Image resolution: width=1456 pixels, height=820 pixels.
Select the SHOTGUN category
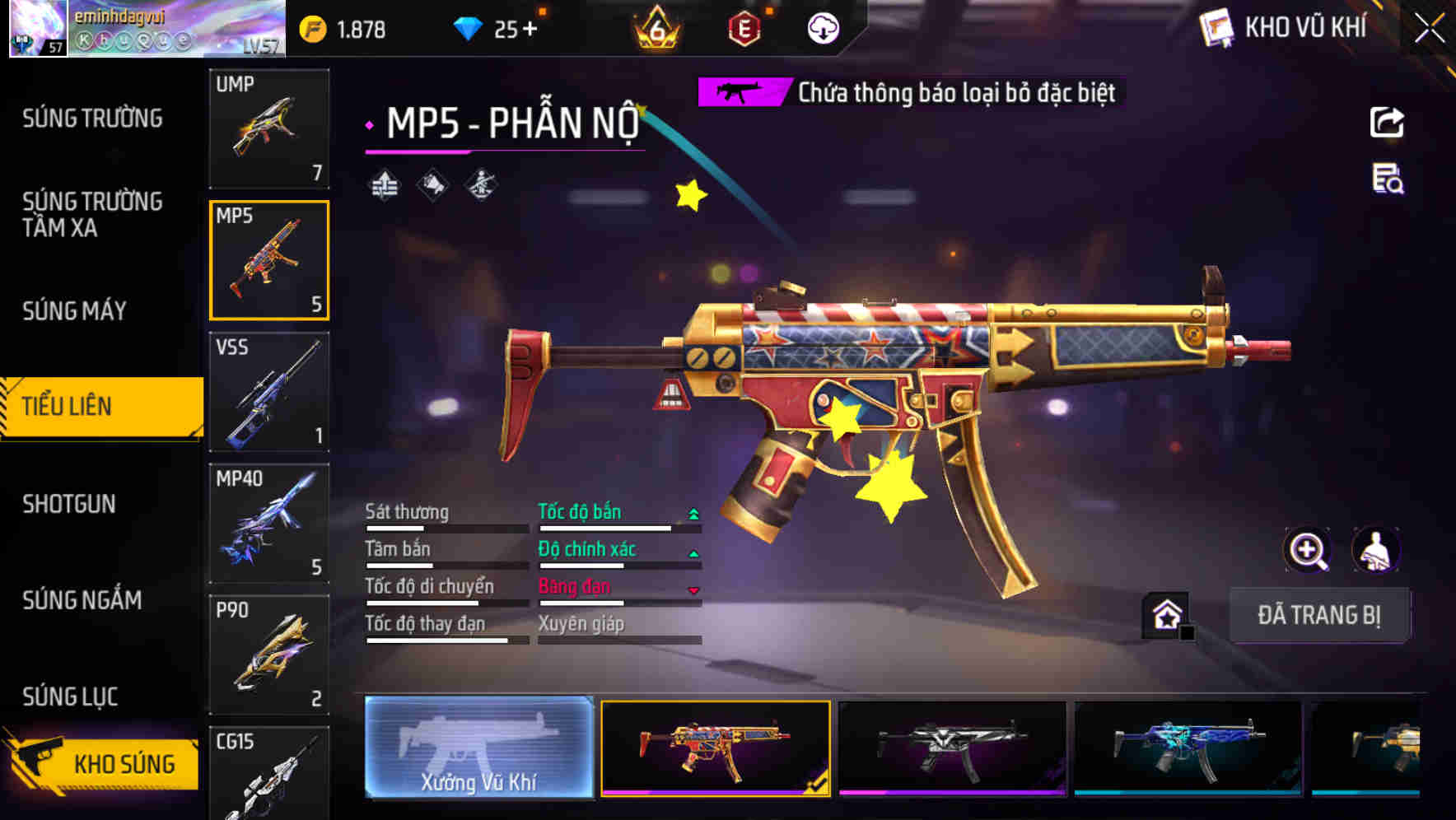pyautogui.click(x=69, y=504)
